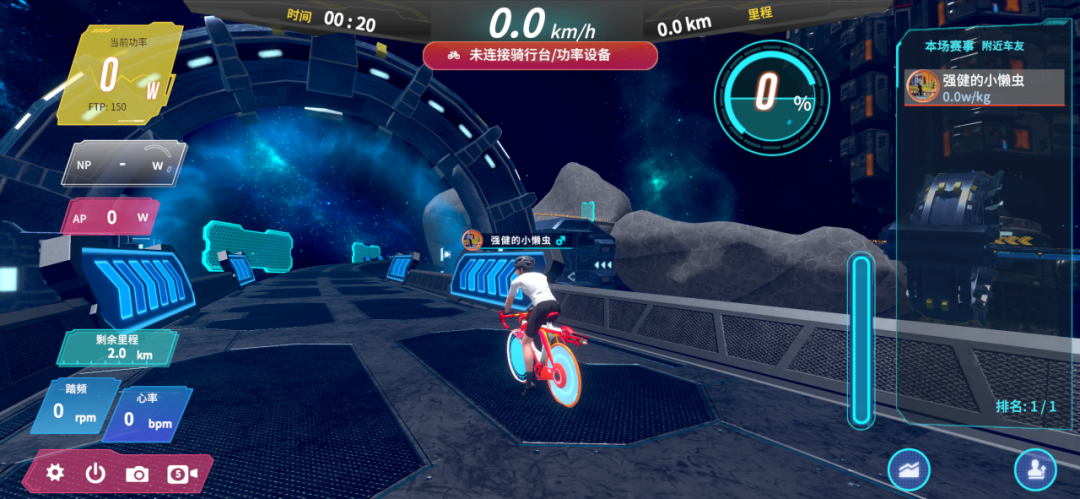Screen dimensions: 1080x499
Task: Start video recording with the camcorder icon
Action: click(x=182, y=473)
